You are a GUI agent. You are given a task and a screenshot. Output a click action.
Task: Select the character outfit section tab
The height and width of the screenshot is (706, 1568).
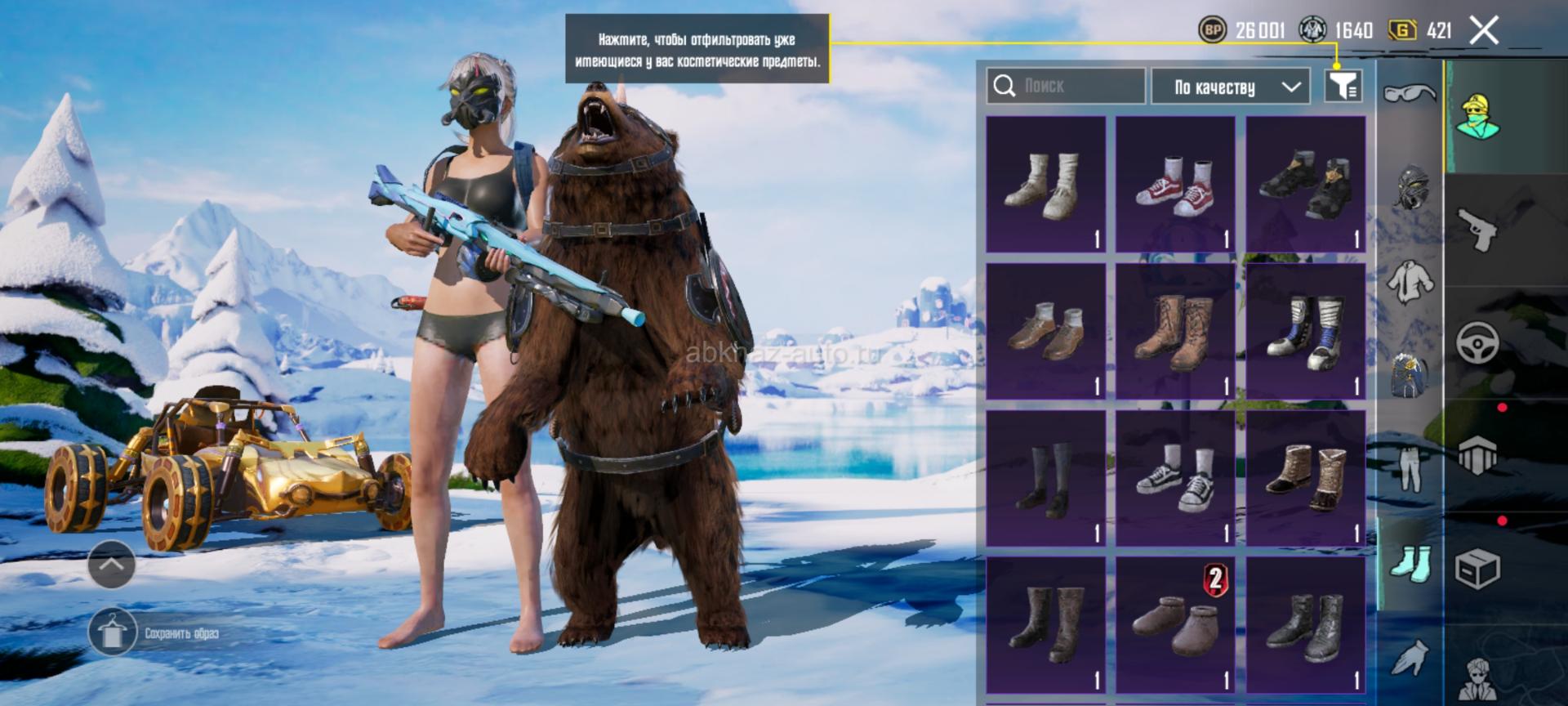(1478, 116)
